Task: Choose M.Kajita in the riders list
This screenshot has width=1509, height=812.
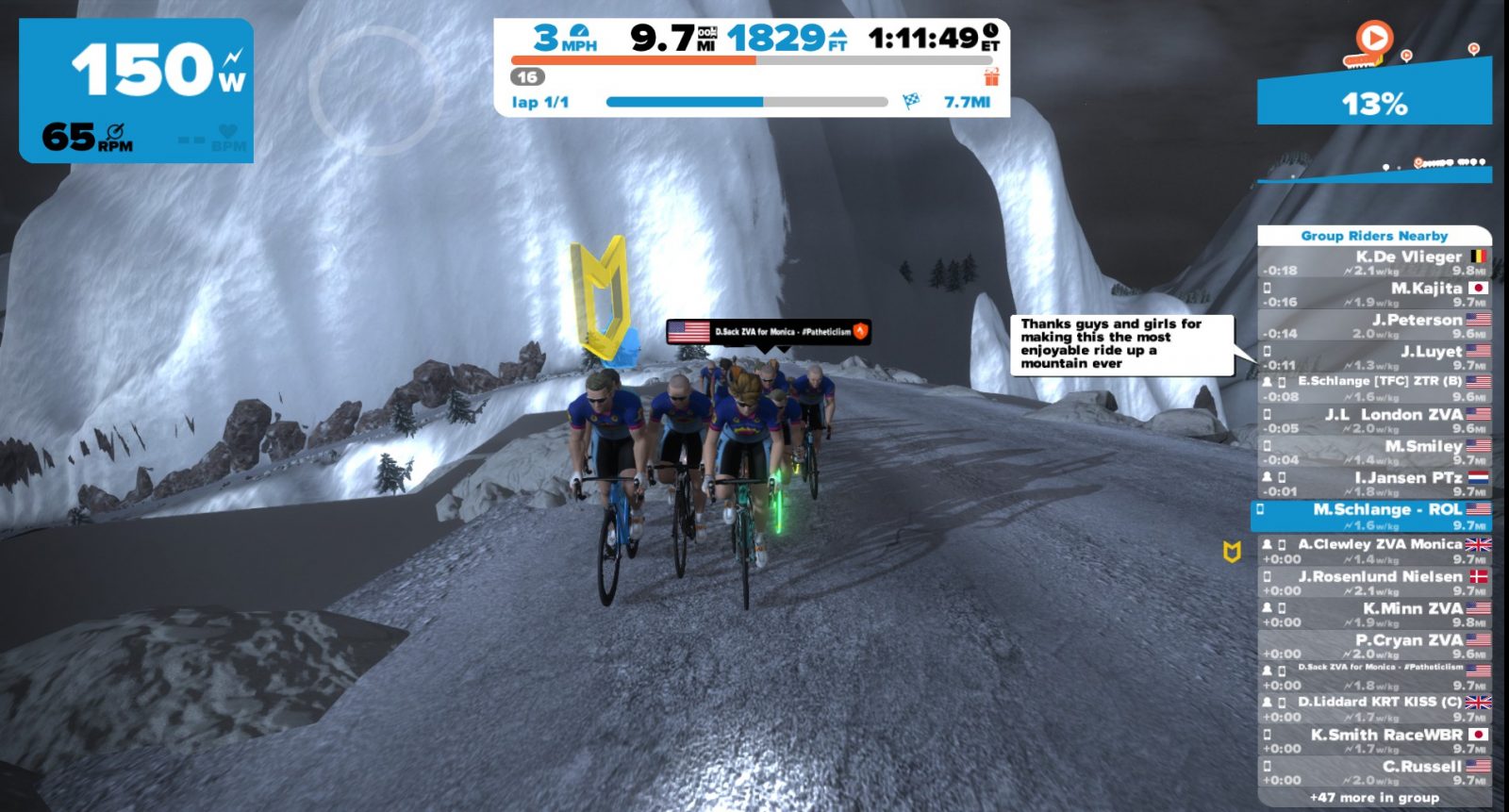Action: pos(1375,294)
